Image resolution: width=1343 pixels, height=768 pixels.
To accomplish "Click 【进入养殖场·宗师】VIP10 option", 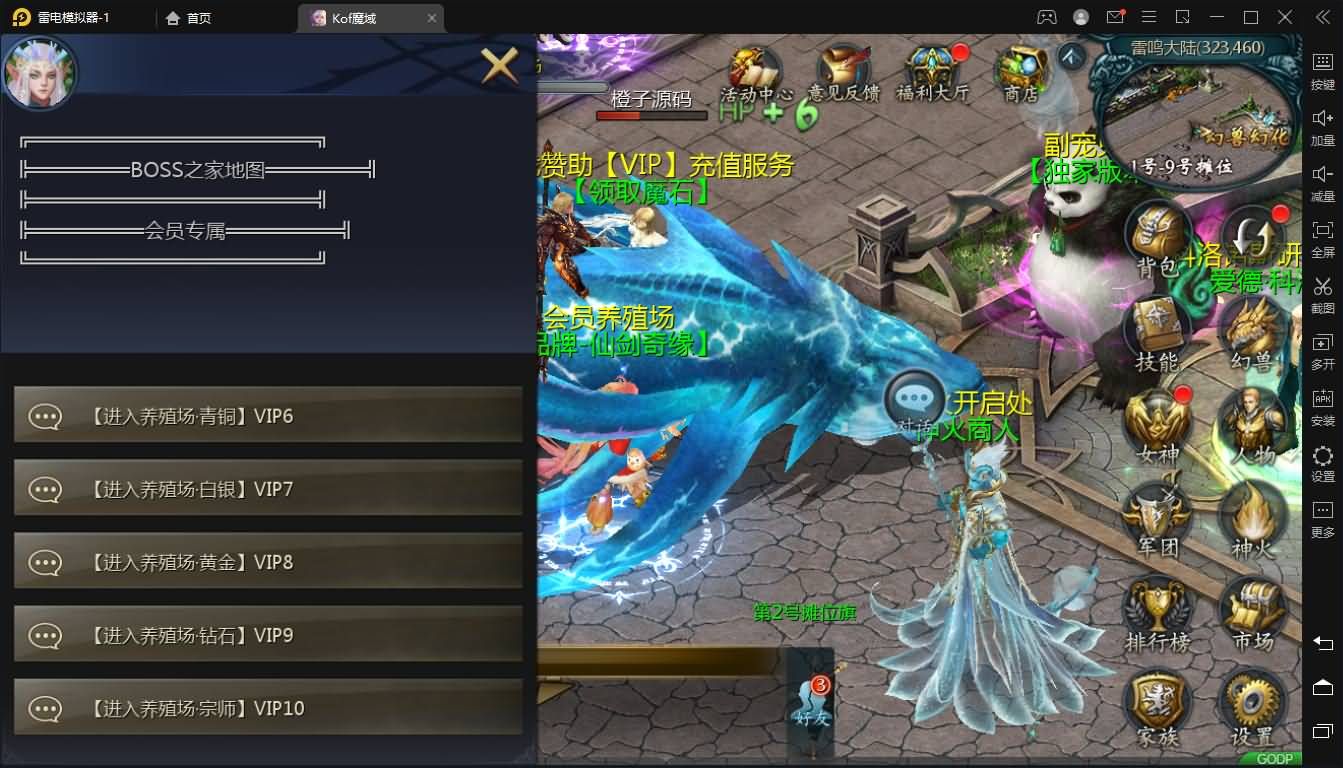I will [x=267, y=707].
